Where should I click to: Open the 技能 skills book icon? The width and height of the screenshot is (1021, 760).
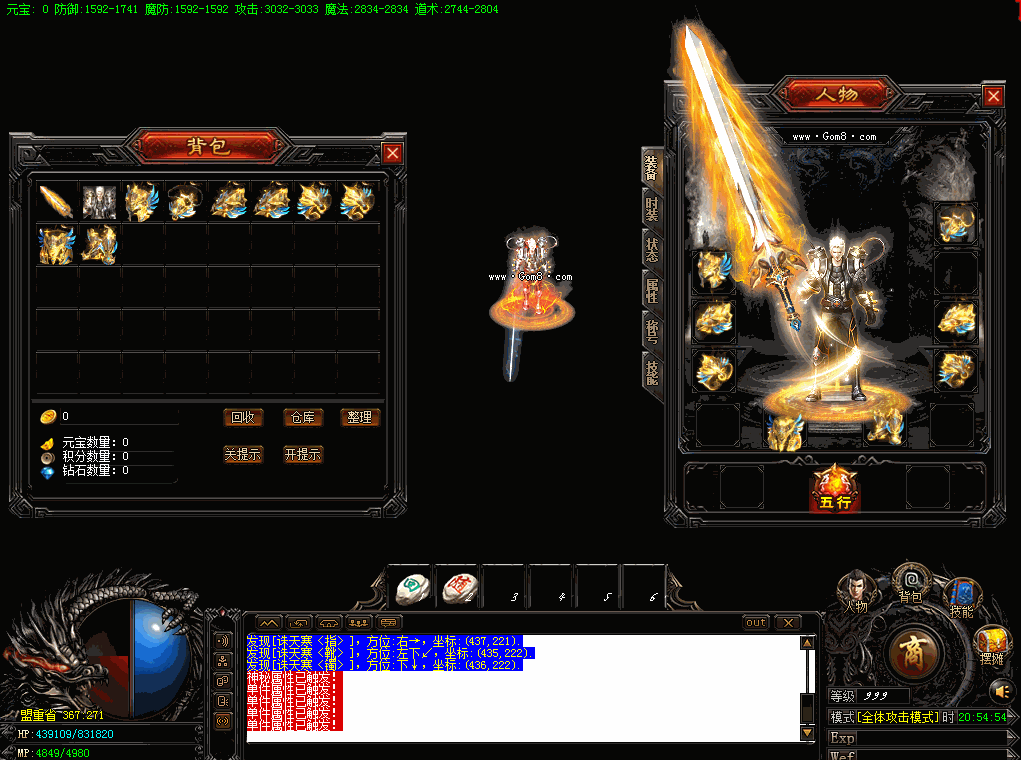coord(962,595)
